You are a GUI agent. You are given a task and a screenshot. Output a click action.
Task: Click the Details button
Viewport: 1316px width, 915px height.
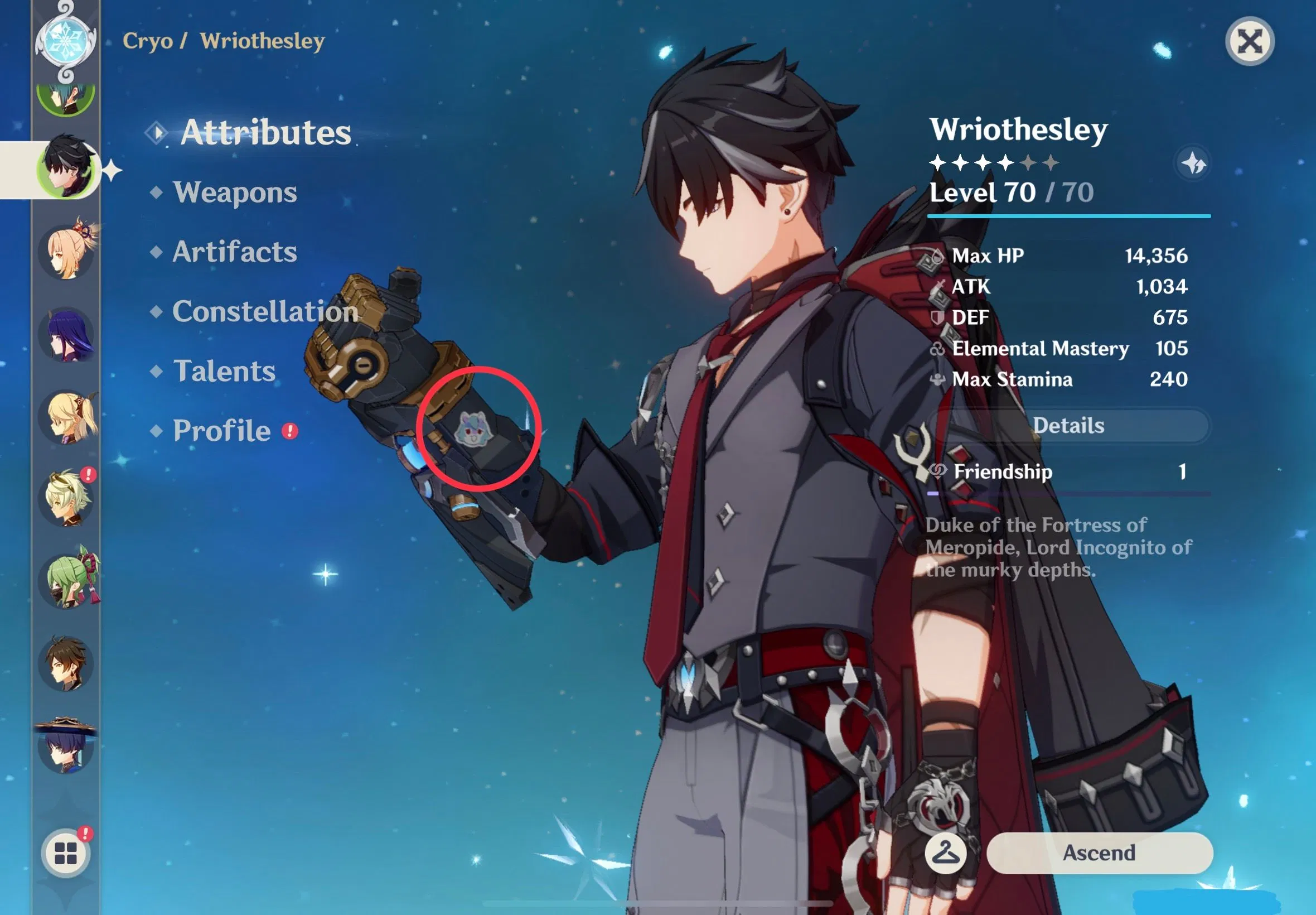tap(1071, 425)
